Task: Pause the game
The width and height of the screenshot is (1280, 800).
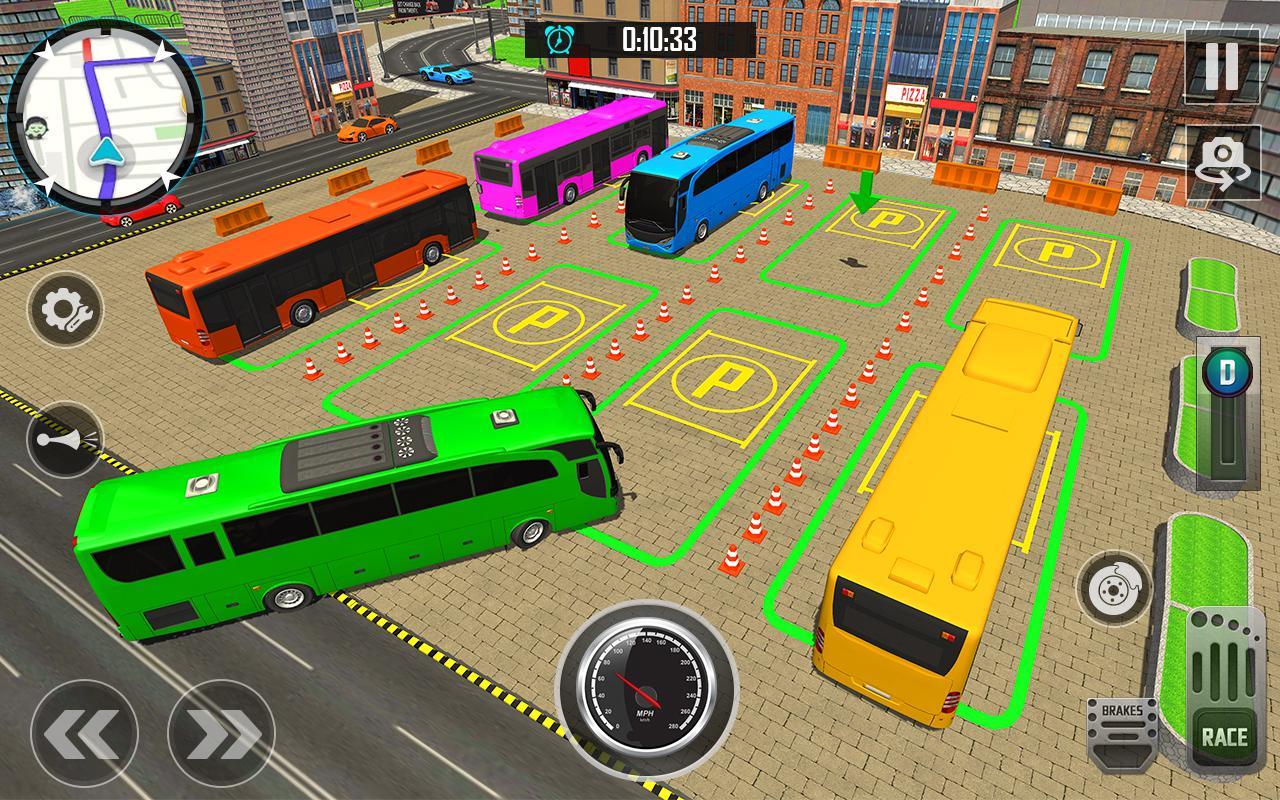Action: pyautogui.click(x=1221, y=66)
